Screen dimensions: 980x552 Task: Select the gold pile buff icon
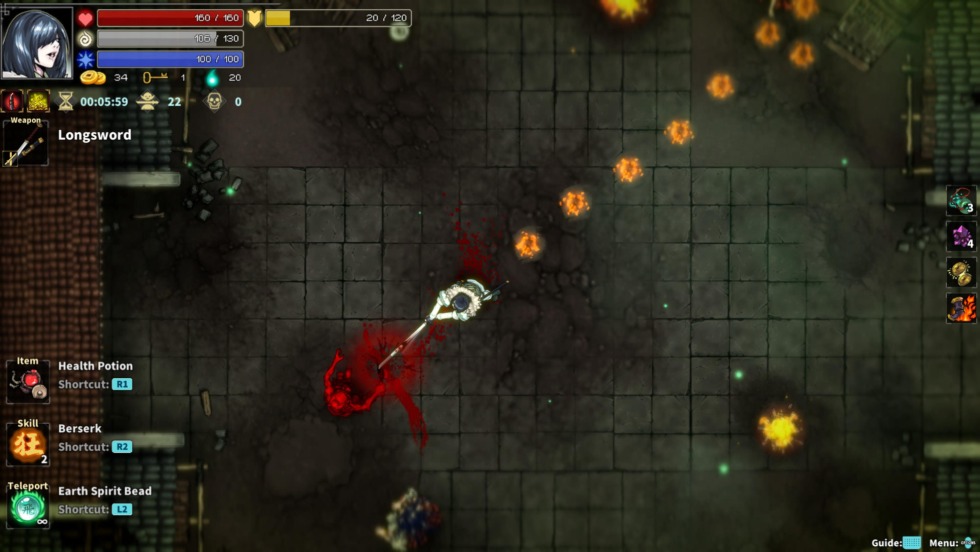pyautogui.click(x=38, y=101)
